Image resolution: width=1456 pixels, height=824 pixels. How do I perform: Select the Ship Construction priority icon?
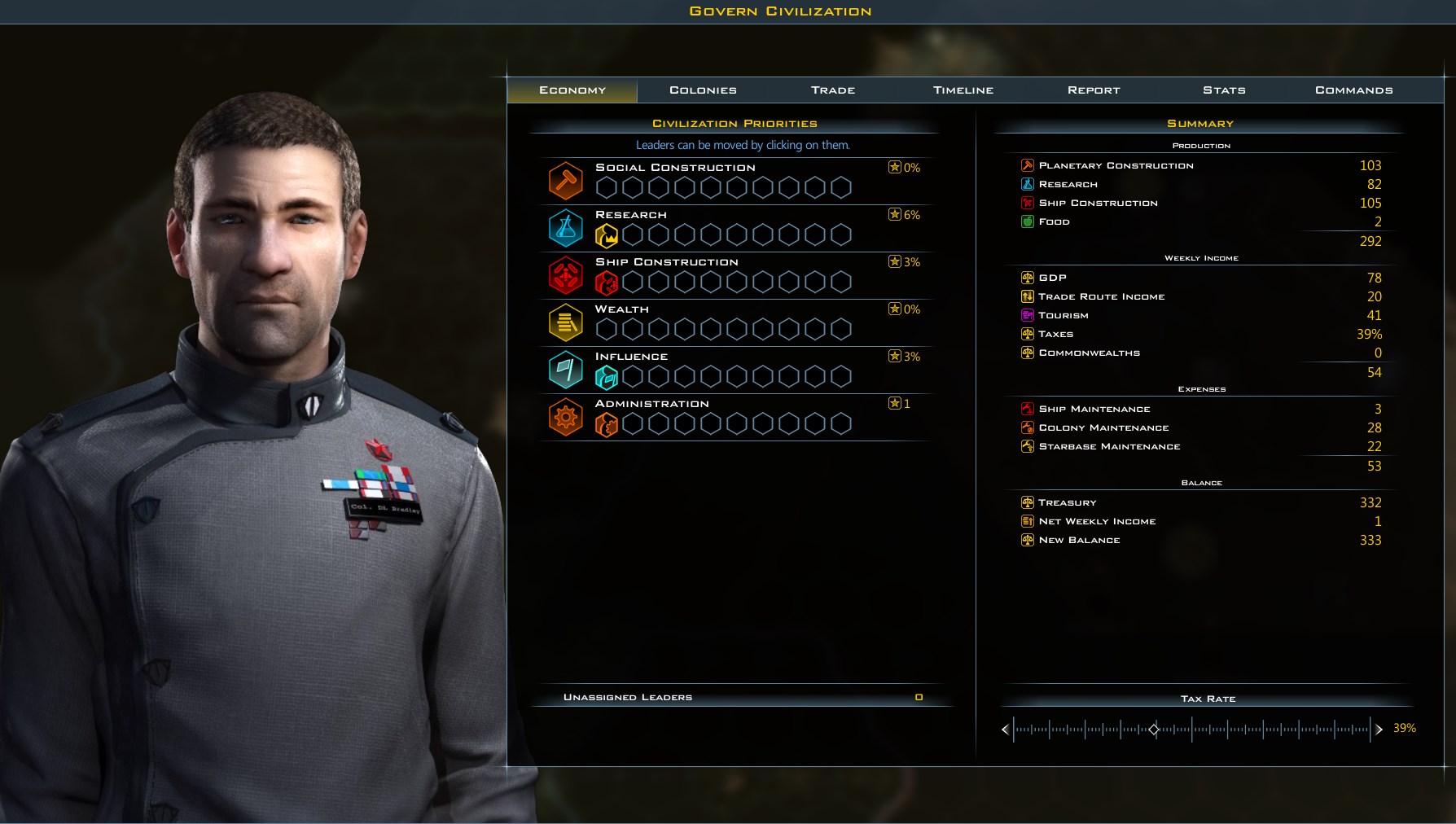566,275
